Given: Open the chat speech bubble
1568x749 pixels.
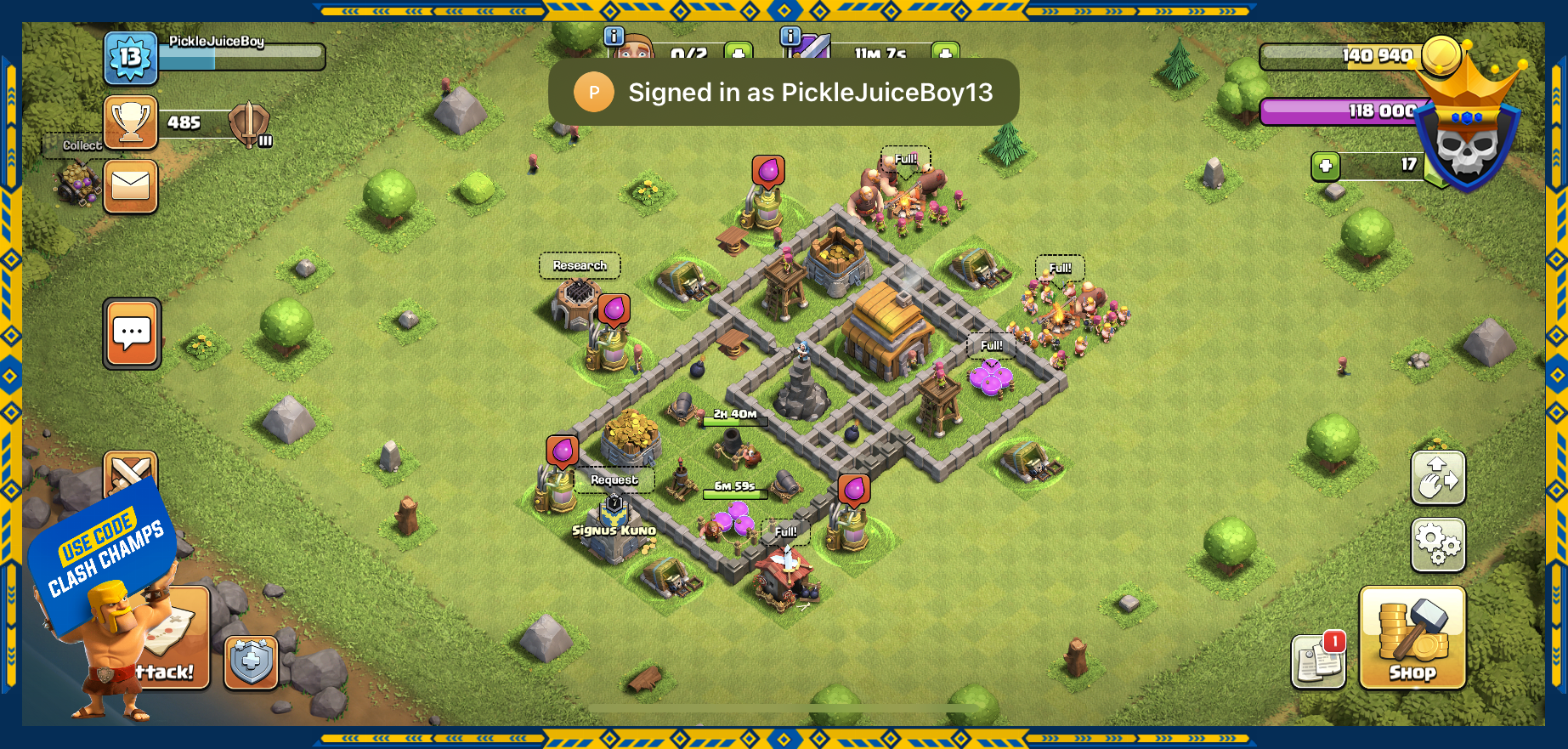Looking at the screenshot, I should tap(132, 333).
